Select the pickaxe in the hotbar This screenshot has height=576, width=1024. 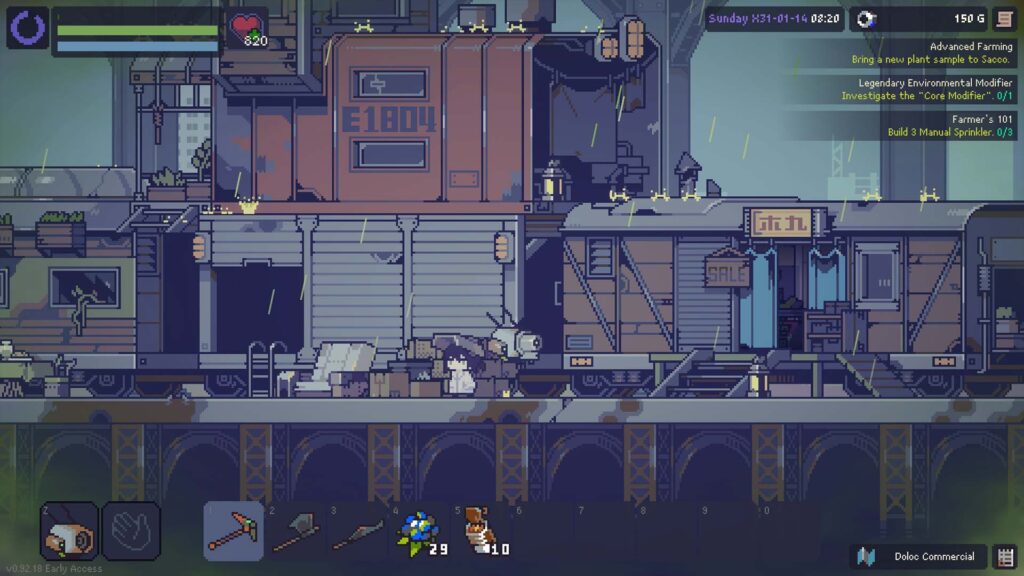pos(234,530)
